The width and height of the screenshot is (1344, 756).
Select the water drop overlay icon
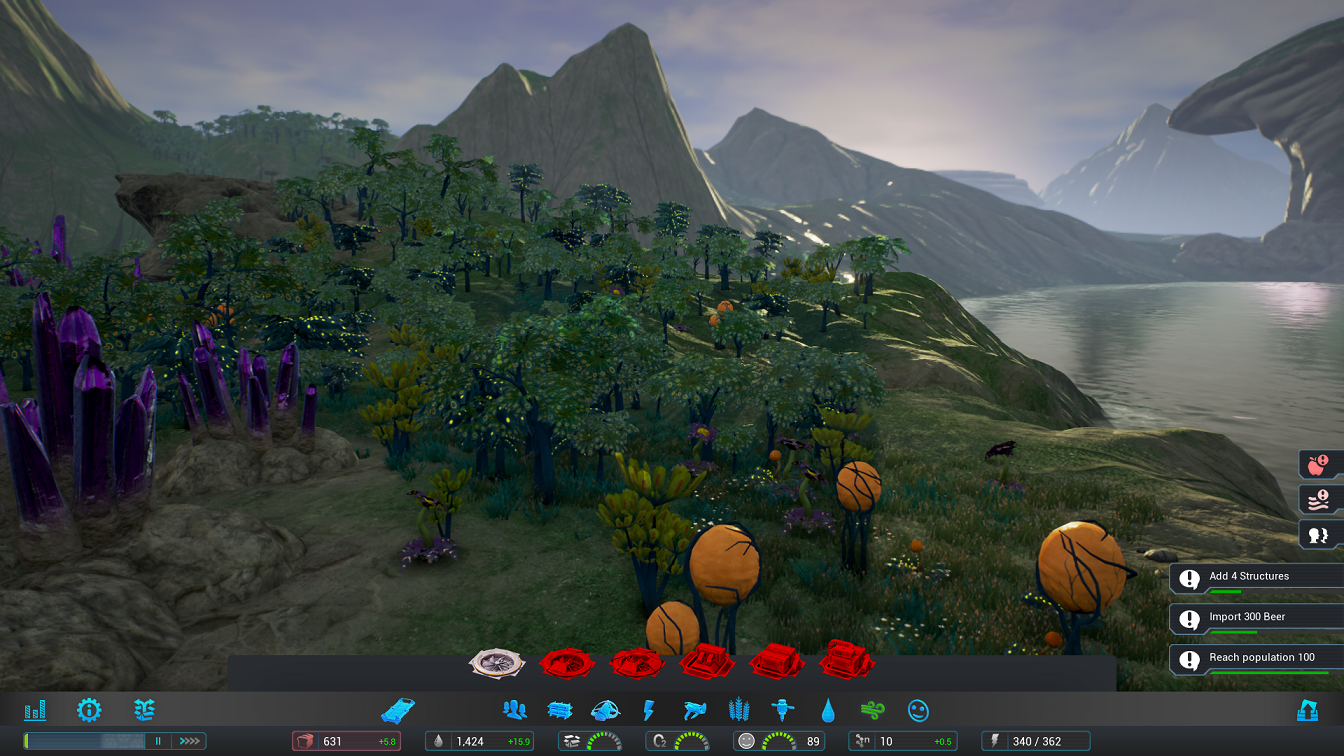pyautogui.click(x=827, y=710)
